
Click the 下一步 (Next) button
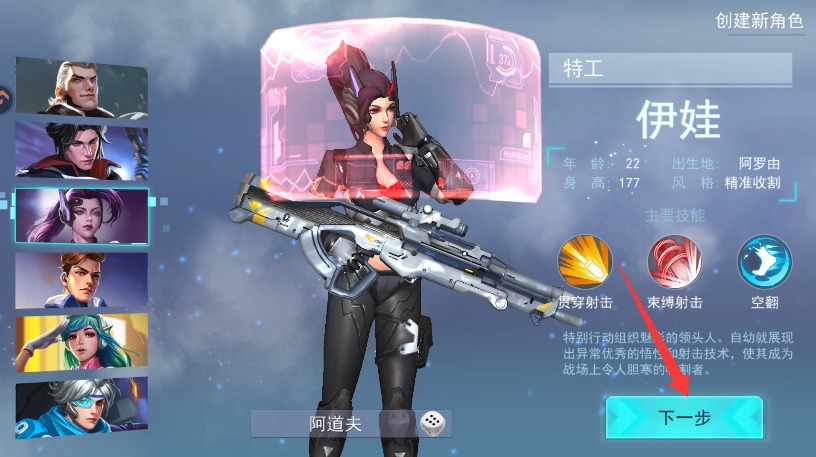click(x=684, y=417)
